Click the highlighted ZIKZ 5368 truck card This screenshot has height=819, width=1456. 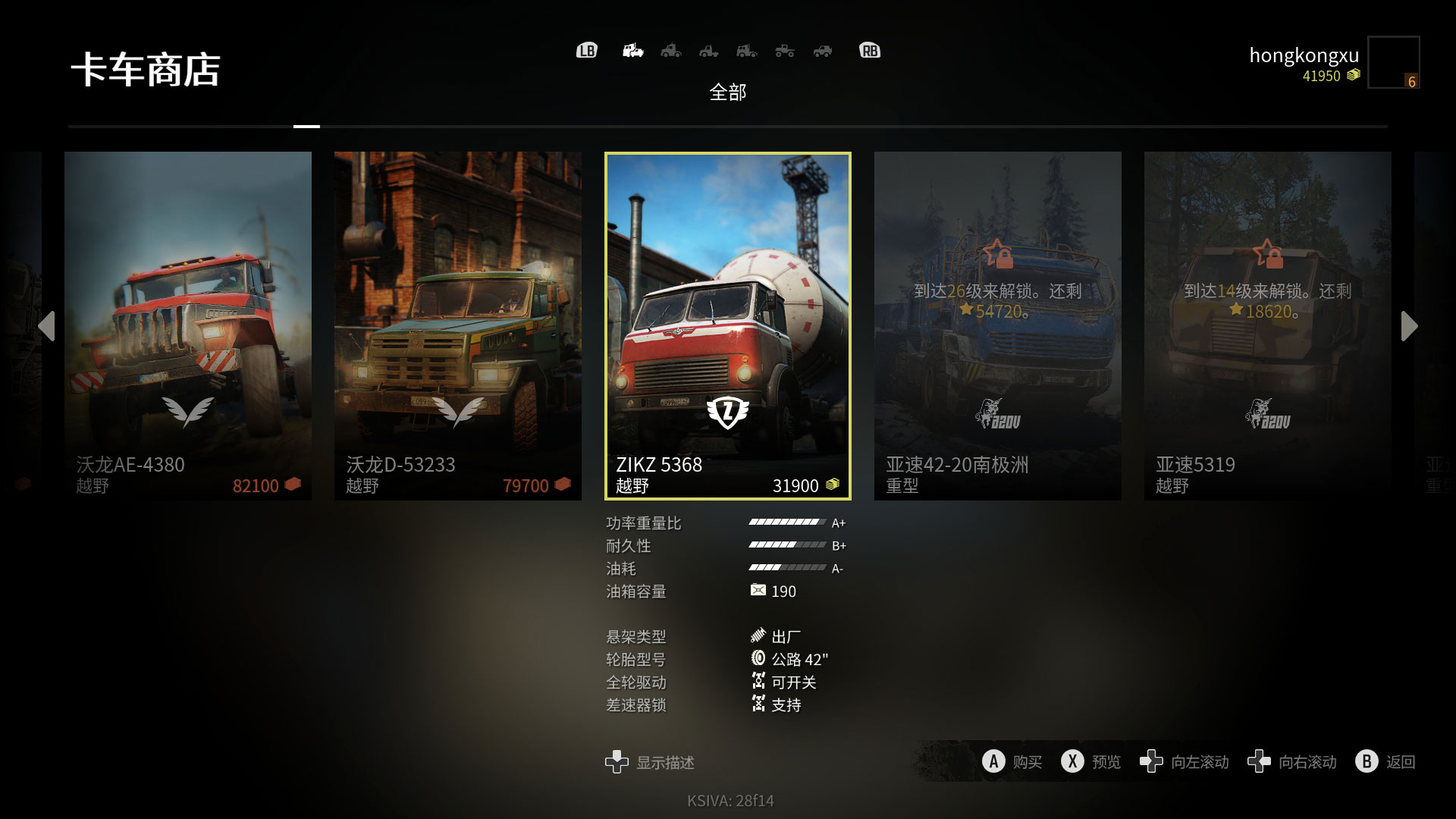coord(727,325)
